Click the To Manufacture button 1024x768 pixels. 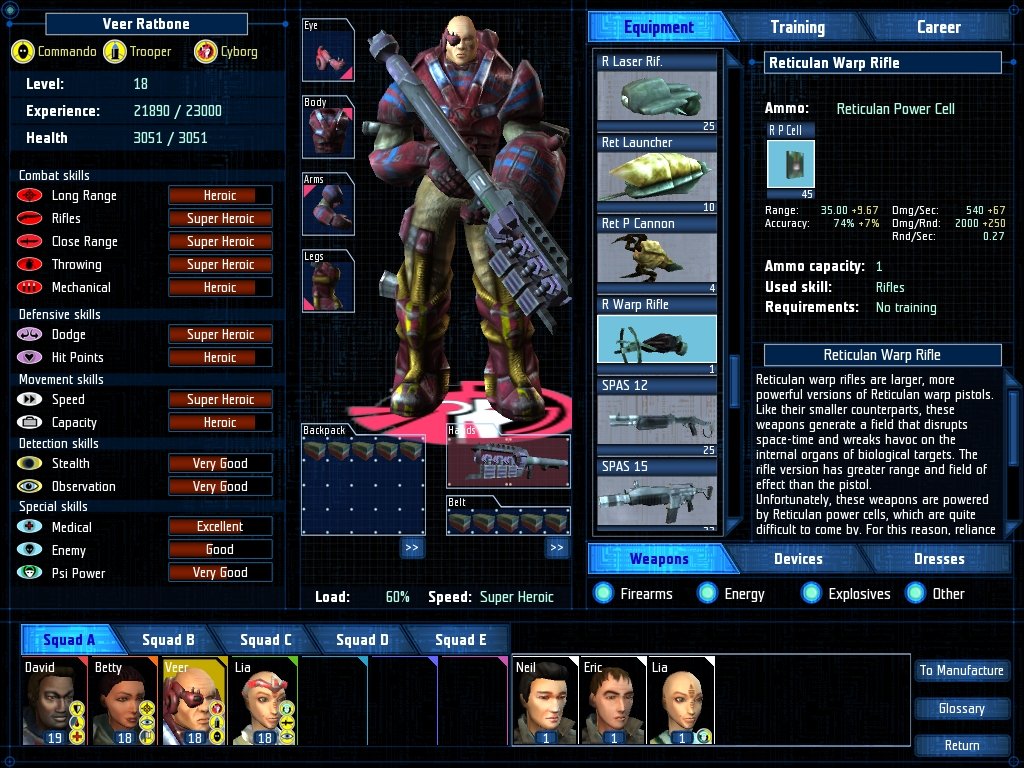point(961,671)
